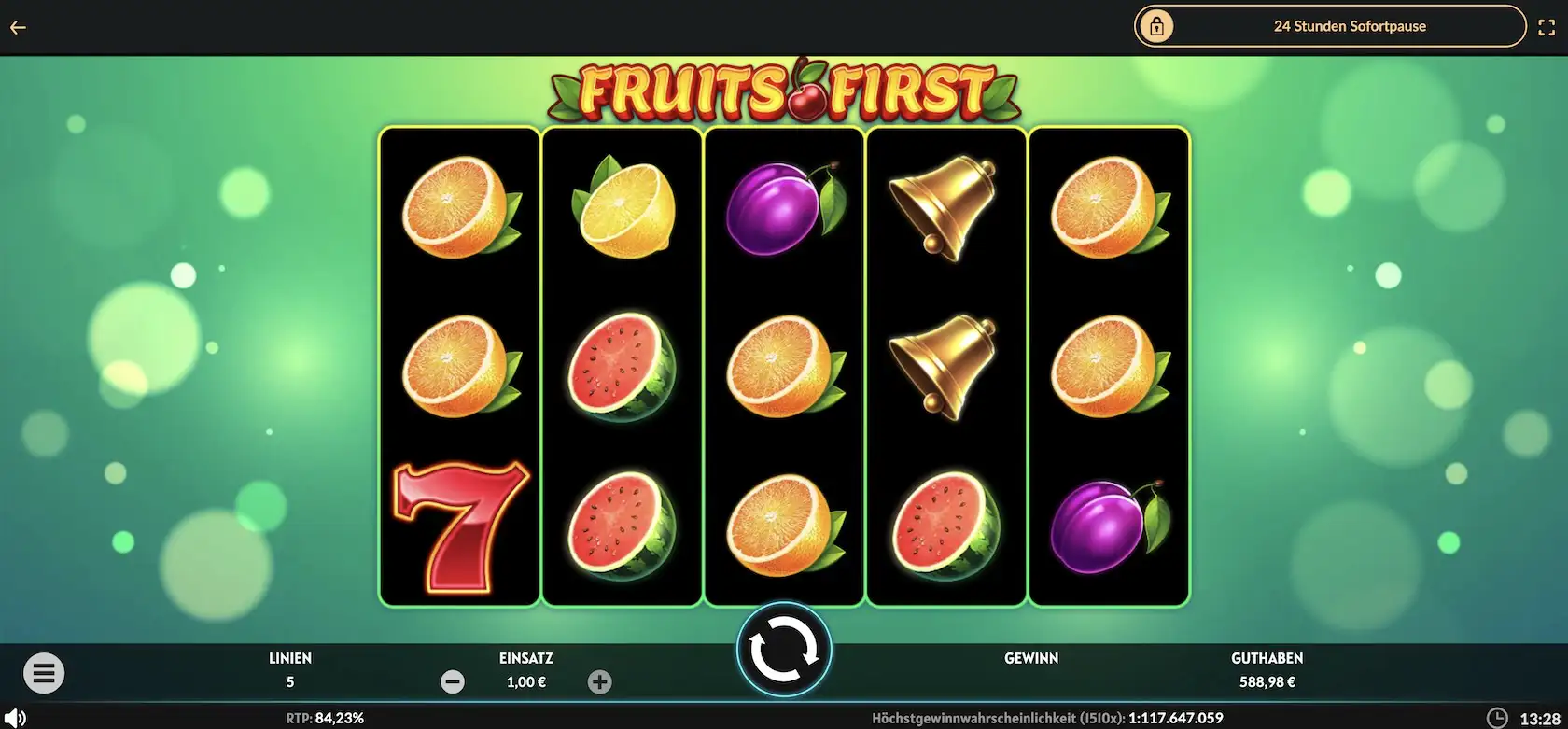Increase the Einsatz with the plus button

[599, 681]
